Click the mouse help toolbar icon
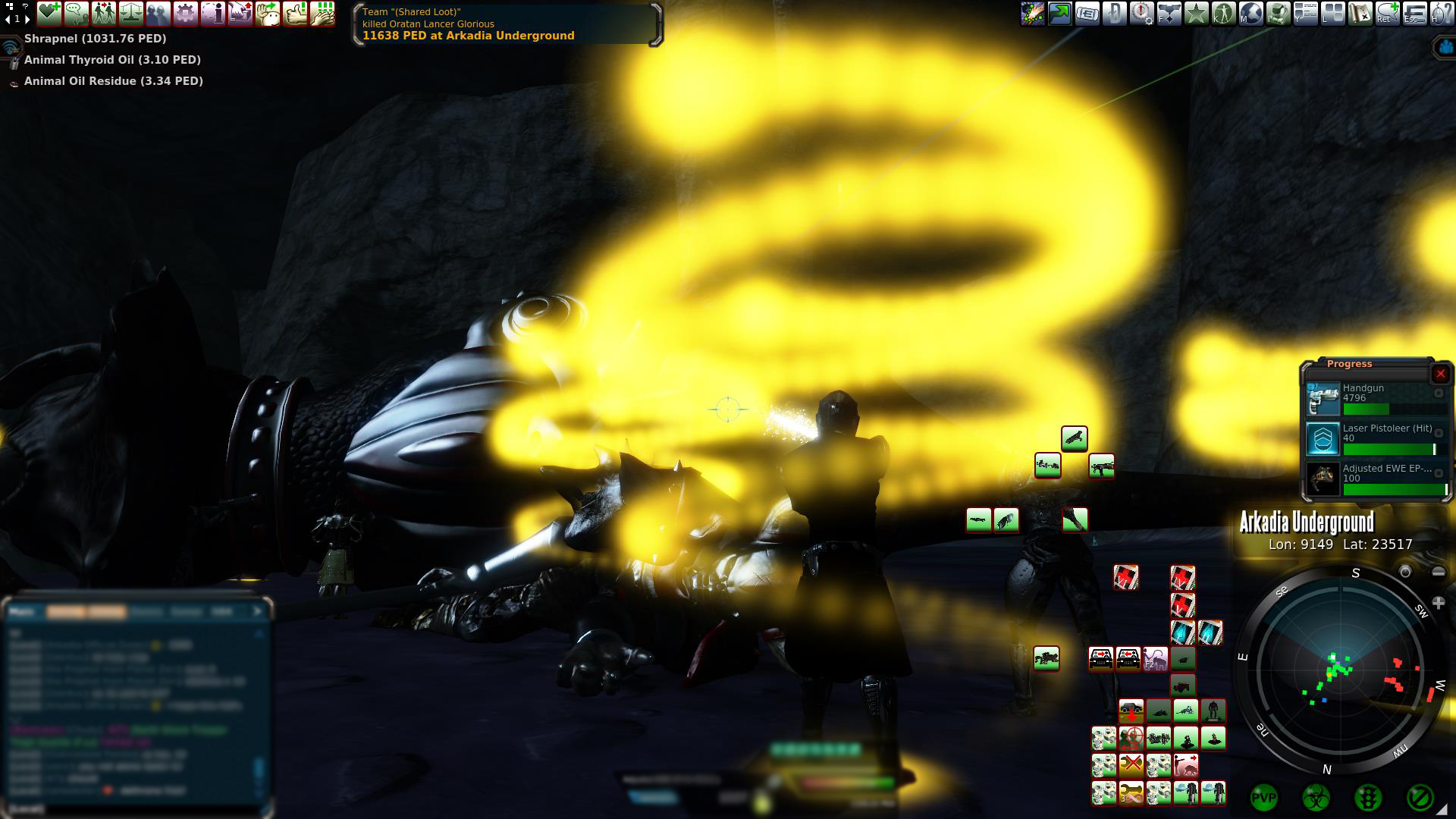Viewport: 1456px width, 819px height. [1441, 13]
